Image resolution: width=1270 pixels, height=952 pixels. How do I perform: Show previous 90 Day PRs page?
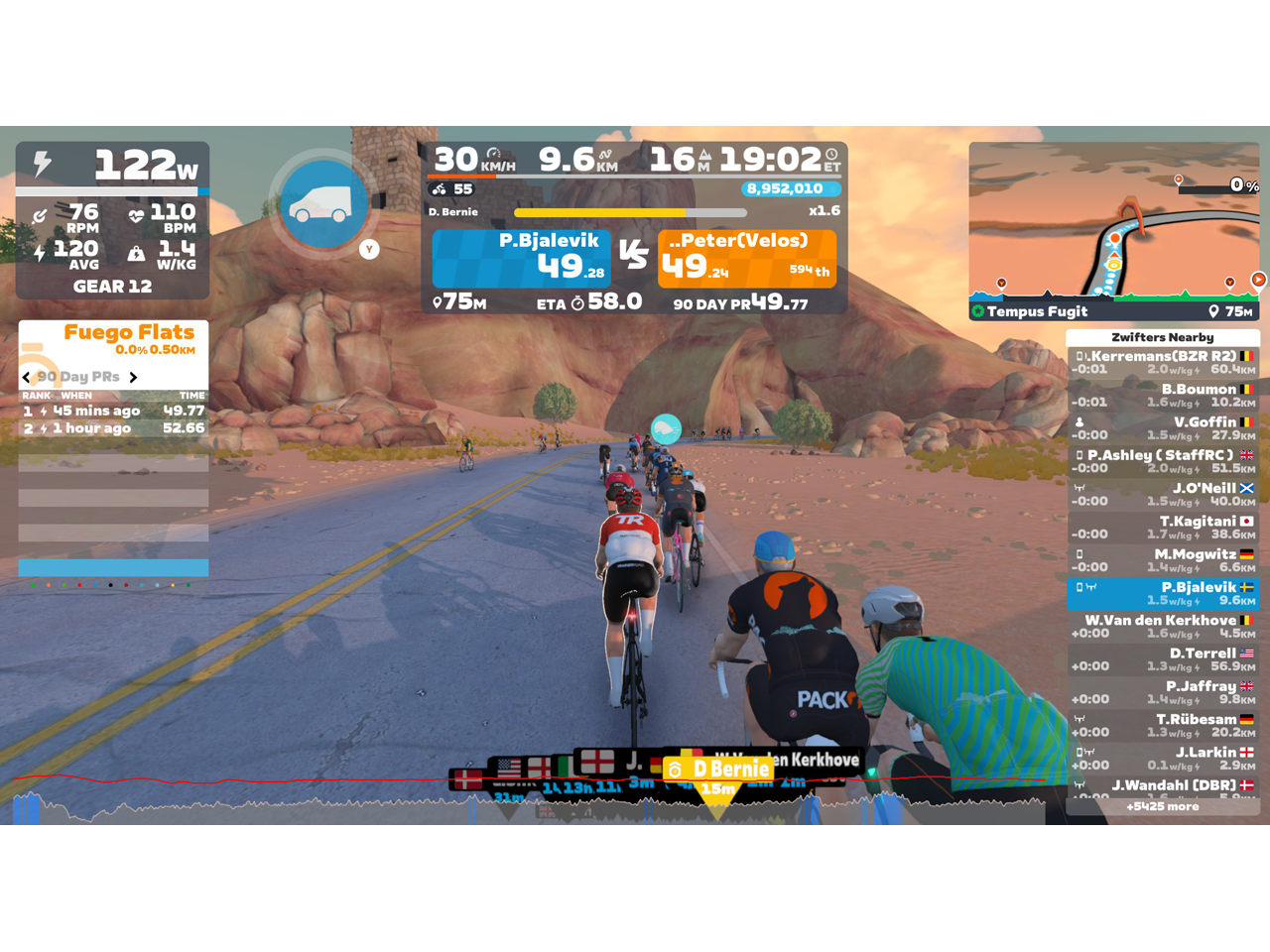(27, 377)
